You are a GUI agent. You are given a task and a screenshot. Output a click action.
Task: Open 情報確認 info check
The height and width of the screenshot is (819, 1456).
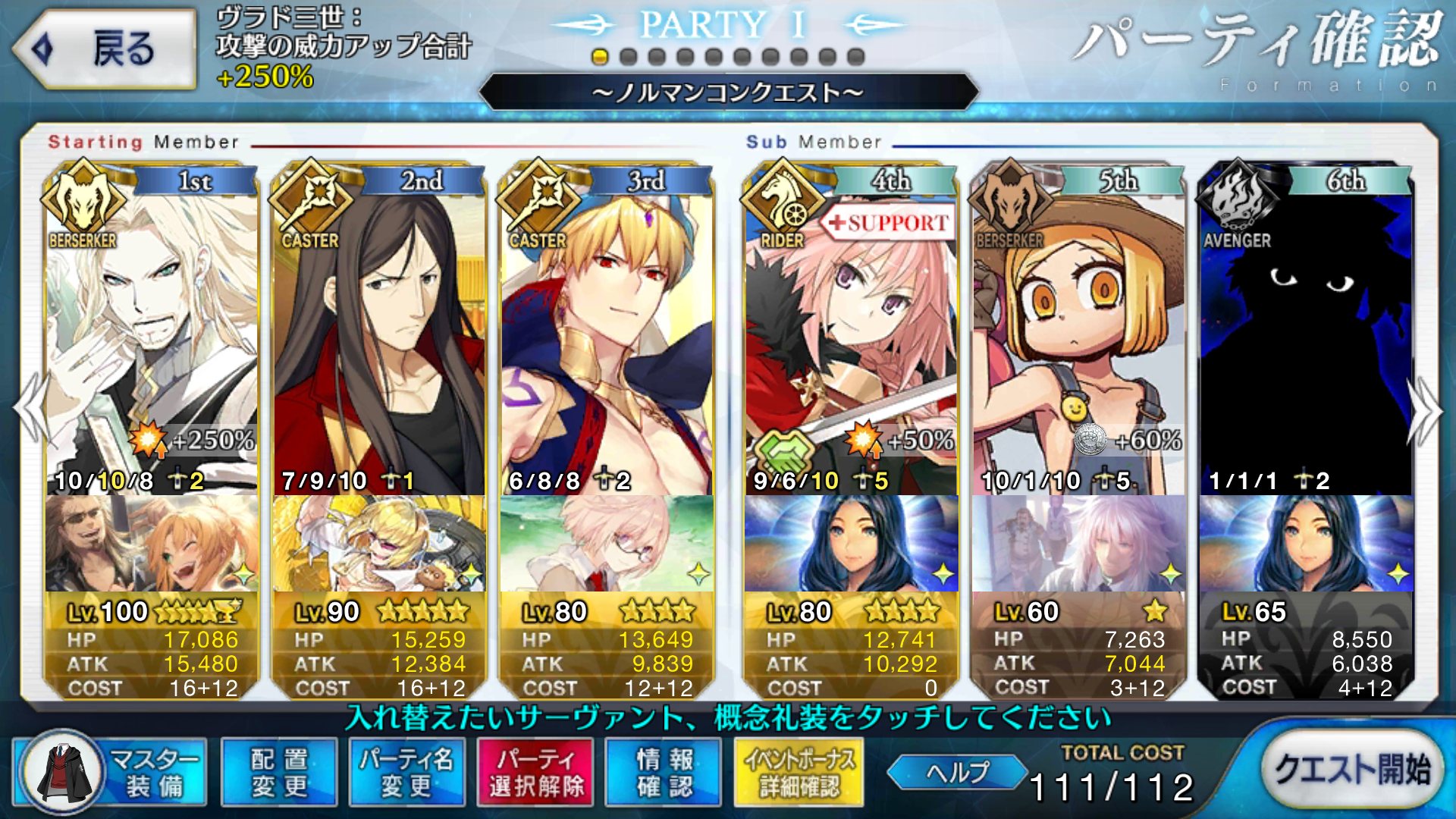pos(664,772)
